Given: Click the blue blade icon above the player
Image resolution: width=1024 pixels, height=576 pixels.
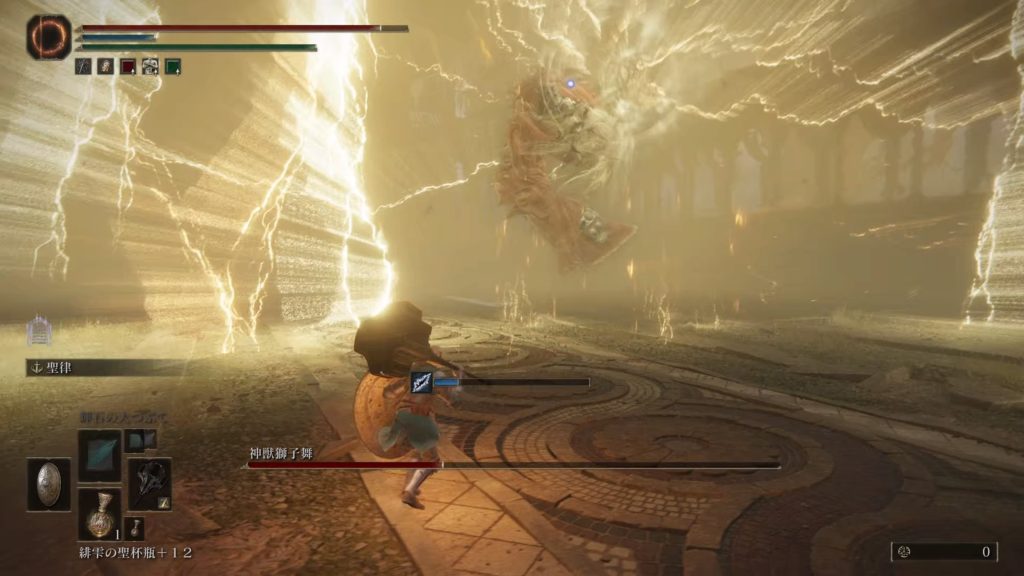Looking at the screenshot, I should pos(421,382).
